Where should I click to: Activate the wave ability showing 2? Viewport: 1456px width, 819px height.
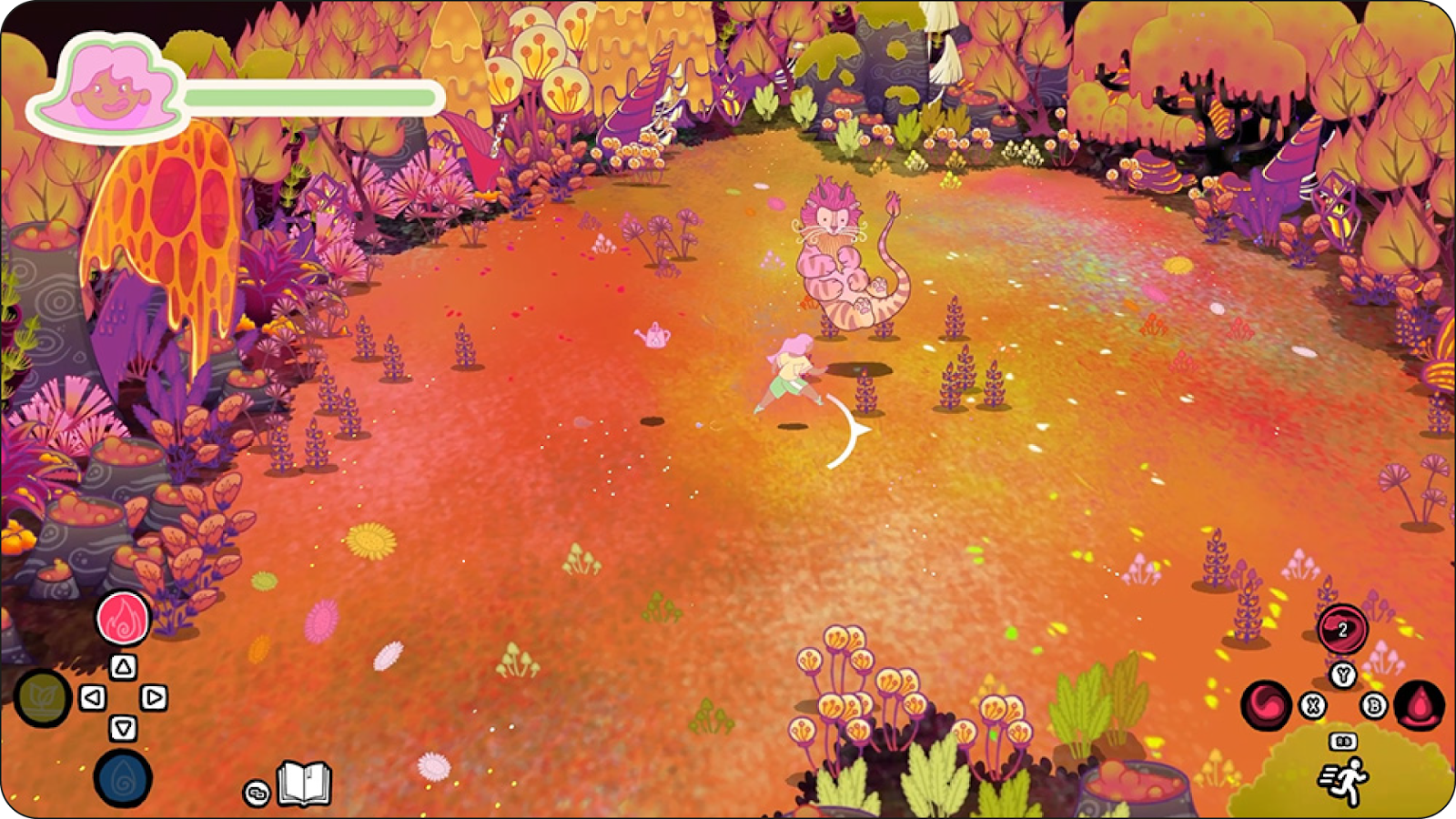1342,629
